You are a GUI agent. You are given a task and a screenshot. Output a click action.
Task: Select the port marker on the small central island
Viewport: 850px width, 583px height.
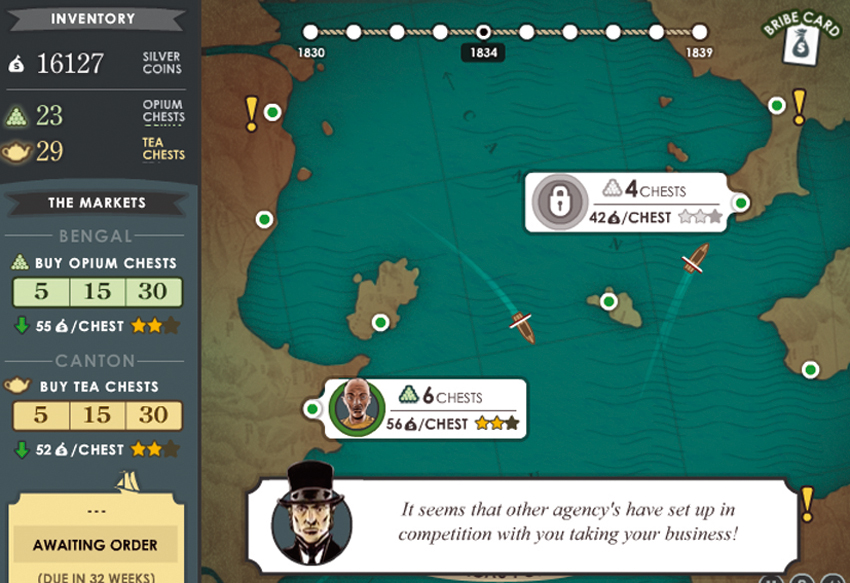point(608,301)
